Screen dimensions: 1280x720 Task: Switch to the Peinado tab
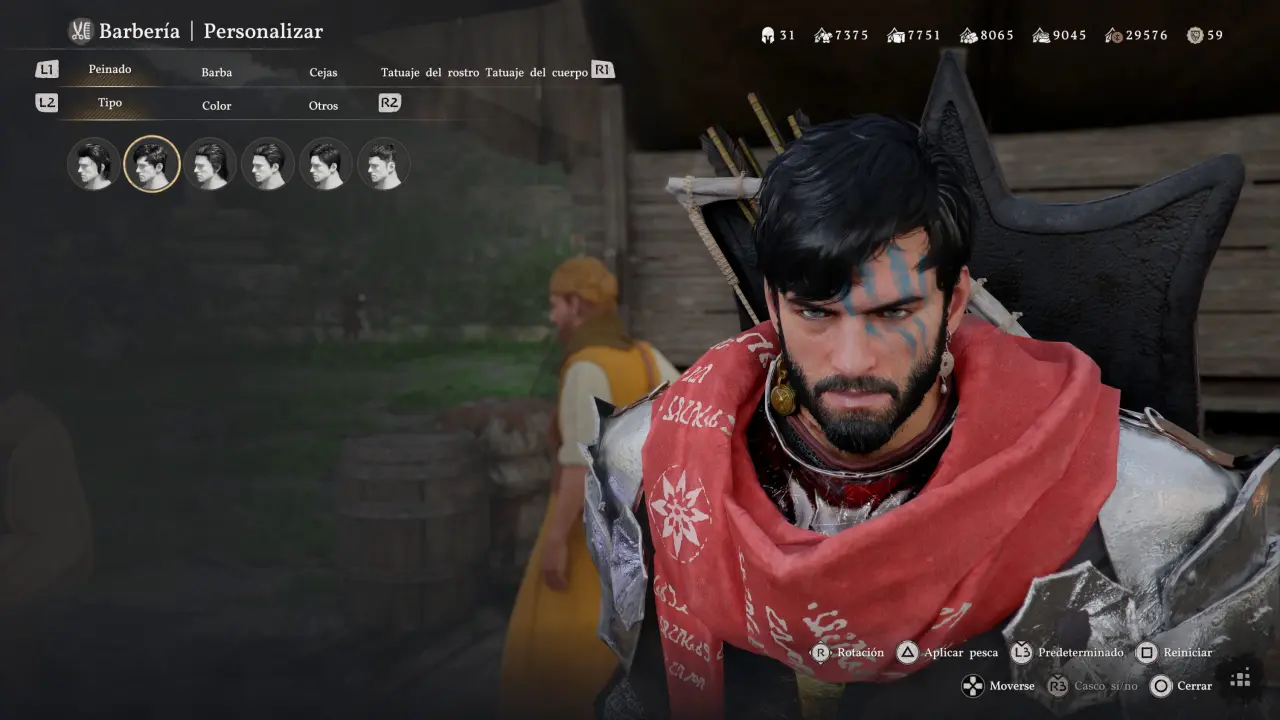(110, 70)
